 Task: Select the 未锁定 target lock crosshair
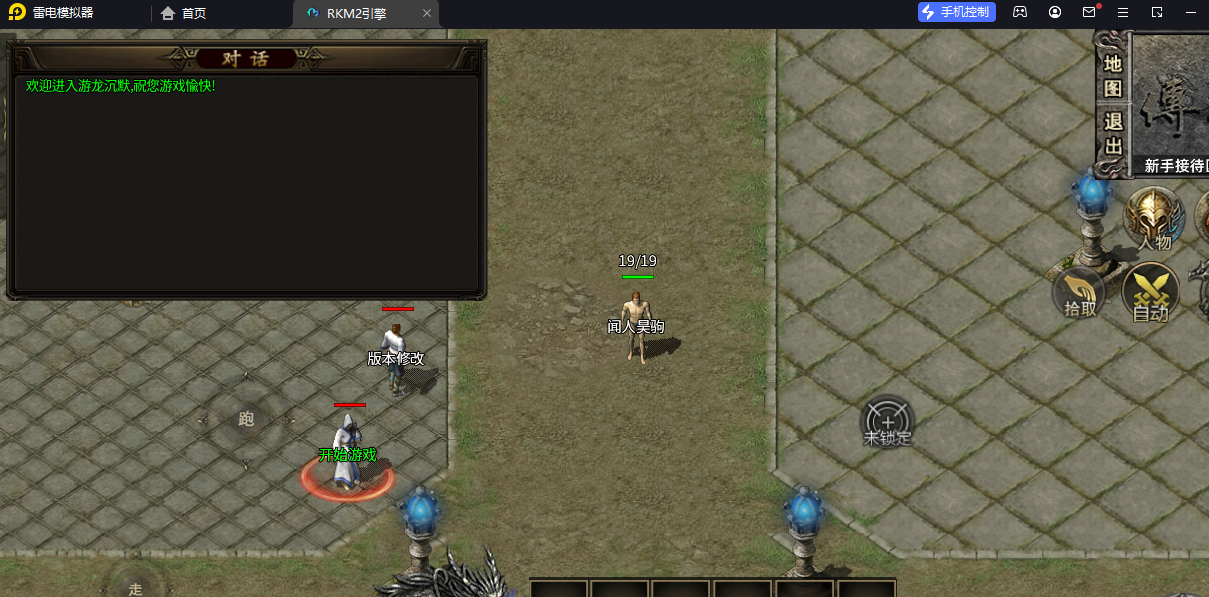coord(888,423)
